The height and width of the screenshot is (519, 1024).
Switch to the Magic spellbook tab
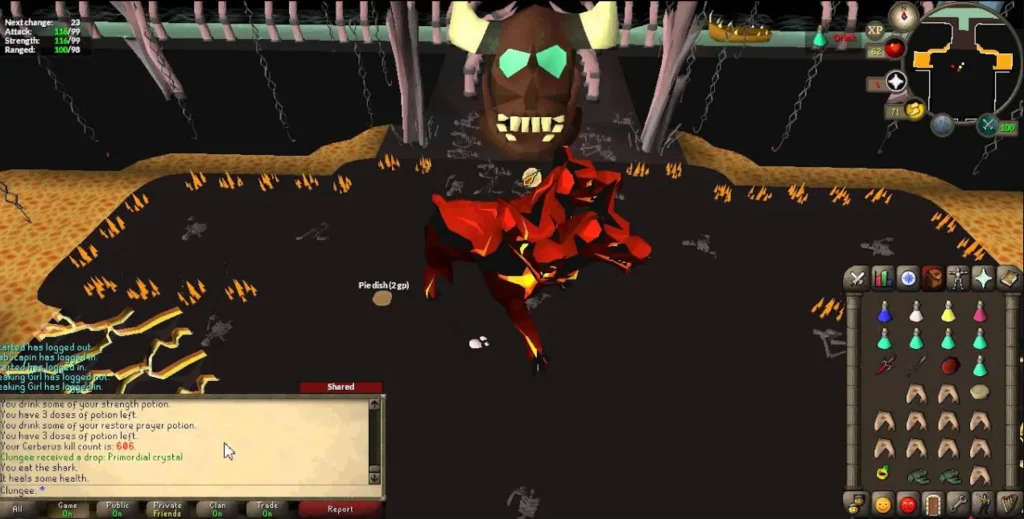pos(1008,278)
